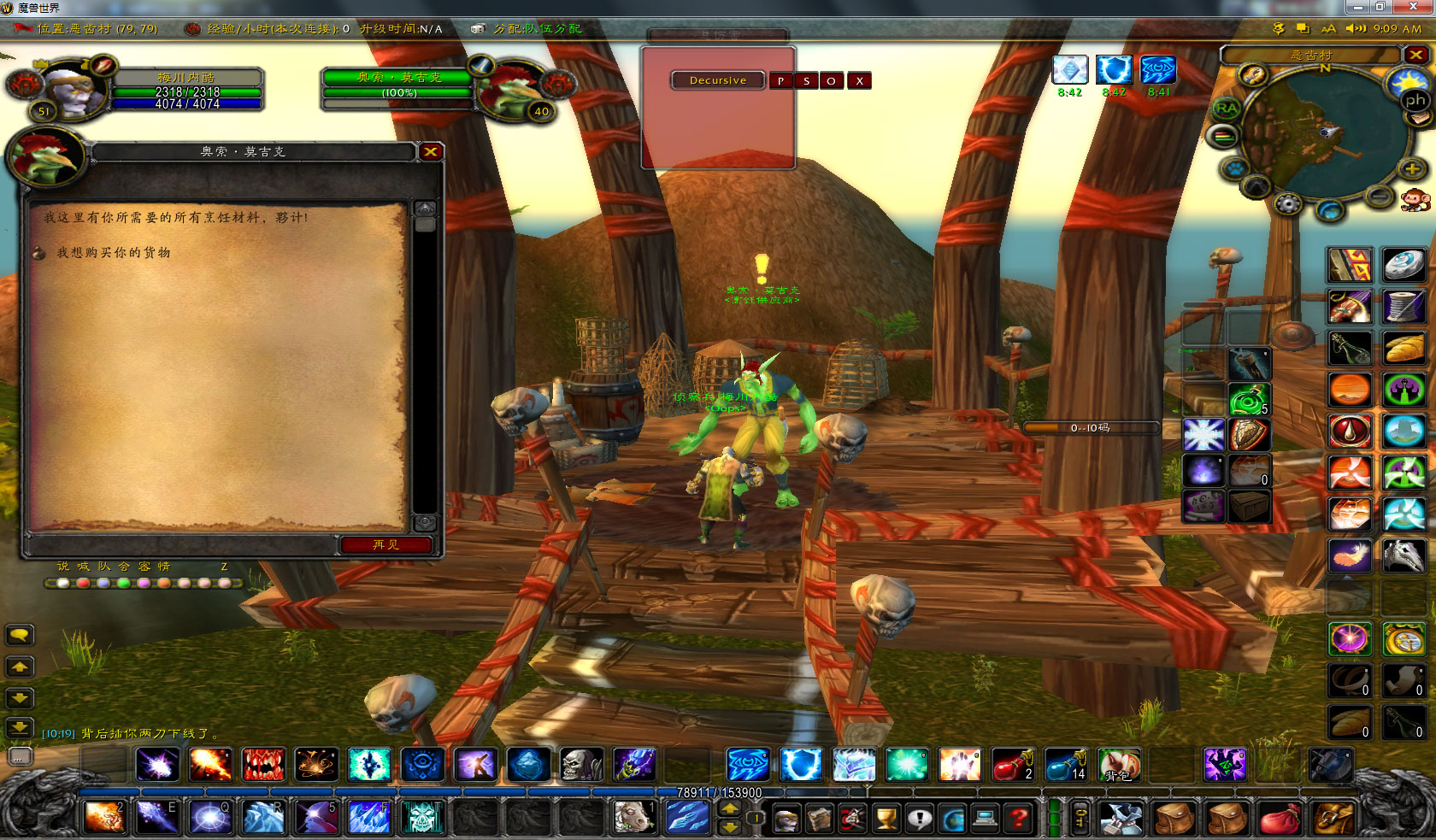Cast the fireball spell on action bar
1436x840 pixels.
coord(210,765)
